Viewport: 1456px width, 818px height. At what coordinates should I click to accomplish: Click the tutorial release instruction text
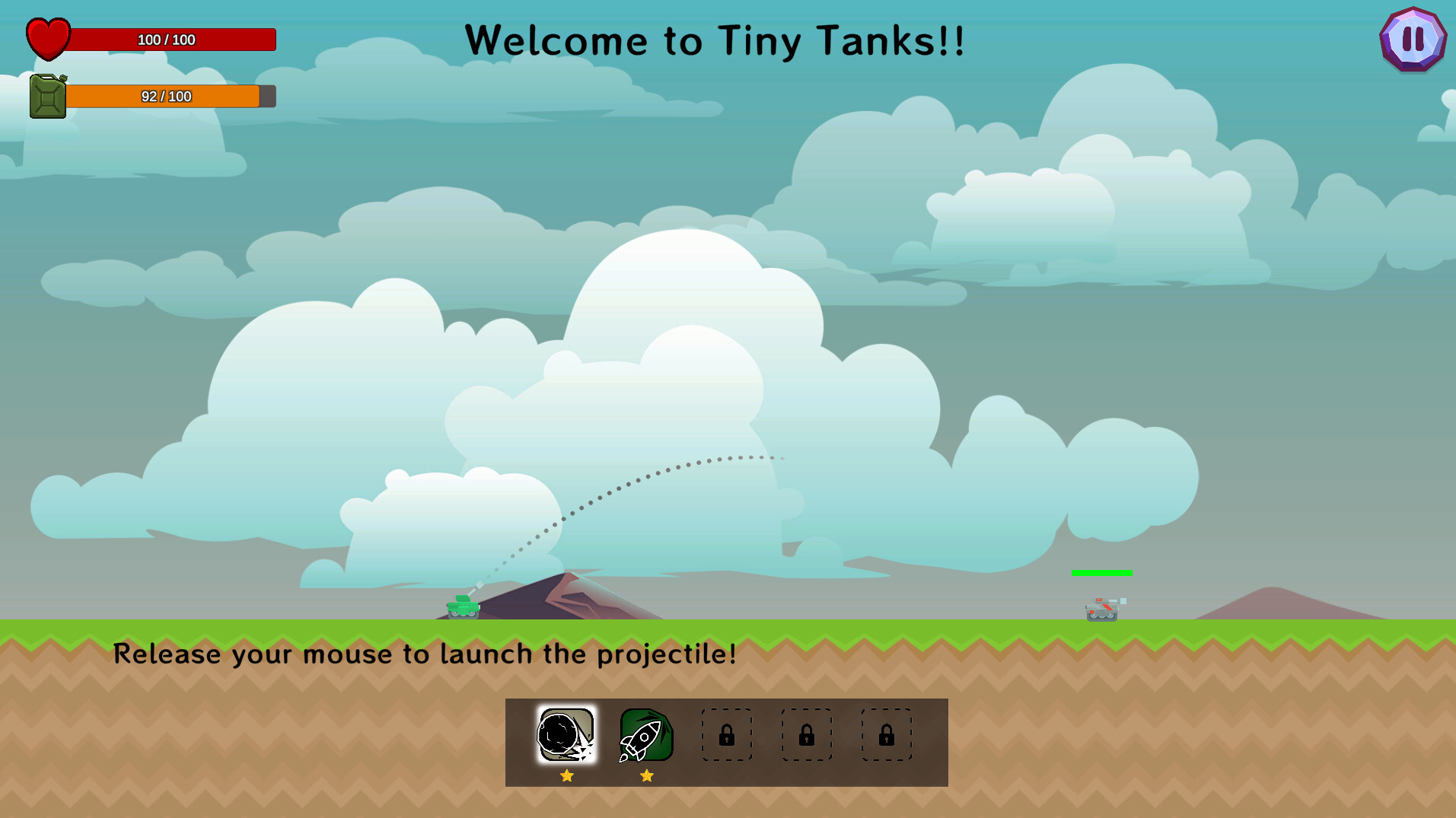coord(424,654)
